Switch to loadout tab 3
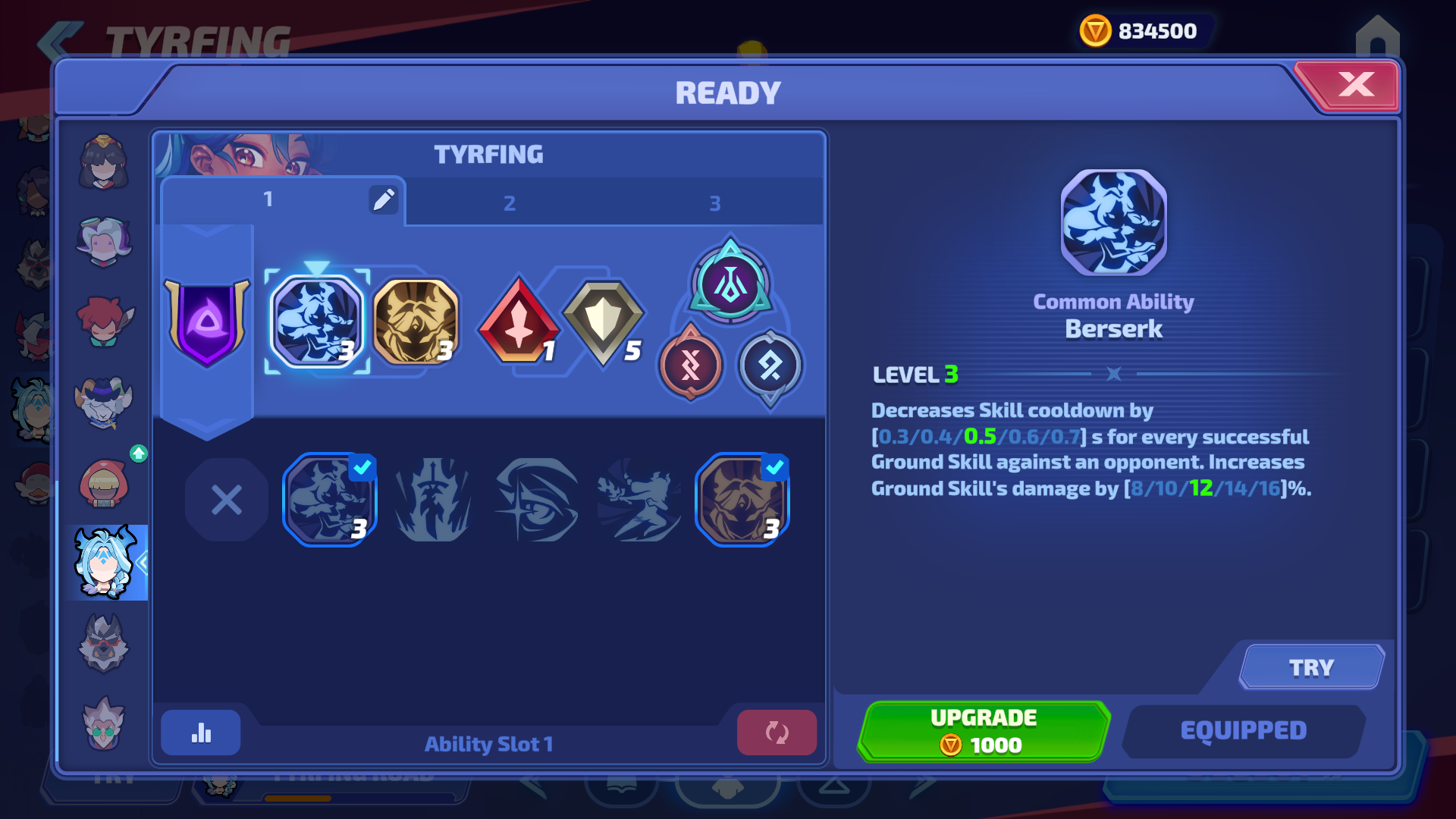Image resolution: width=1456 pixels, height=819 pixels. pyautogui.click(x=714, y=203)
